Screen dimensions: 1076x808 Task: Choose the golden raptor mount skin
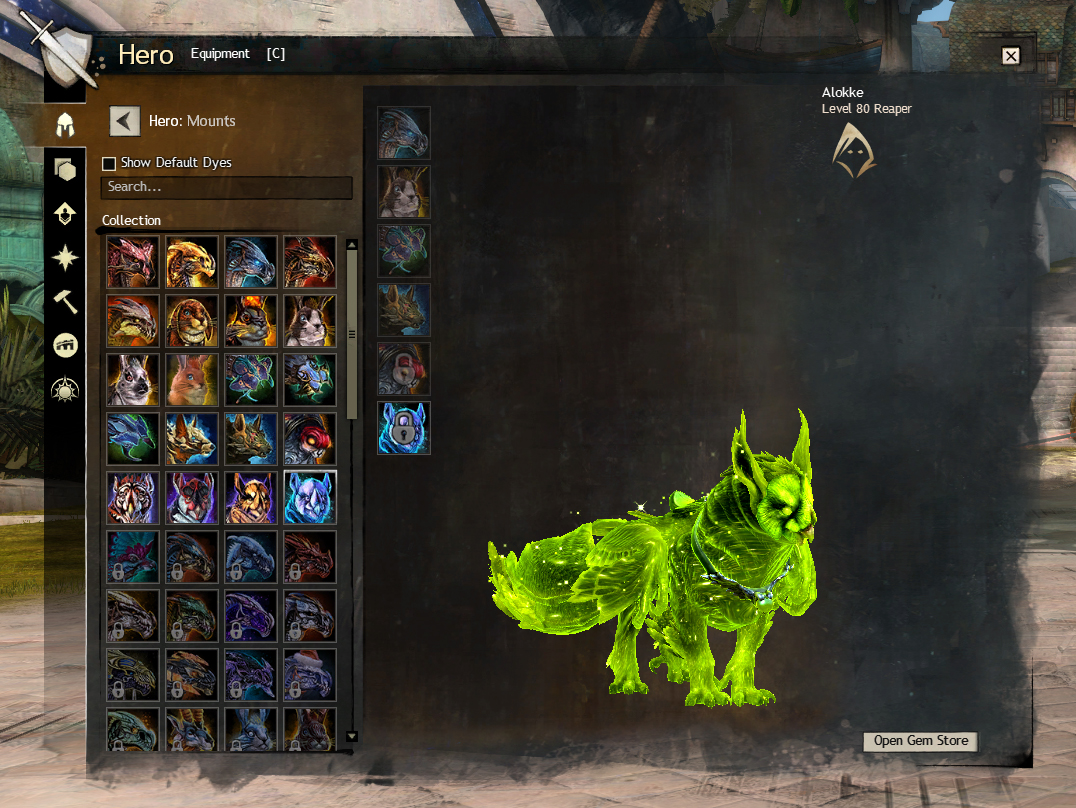click(192, 262)
